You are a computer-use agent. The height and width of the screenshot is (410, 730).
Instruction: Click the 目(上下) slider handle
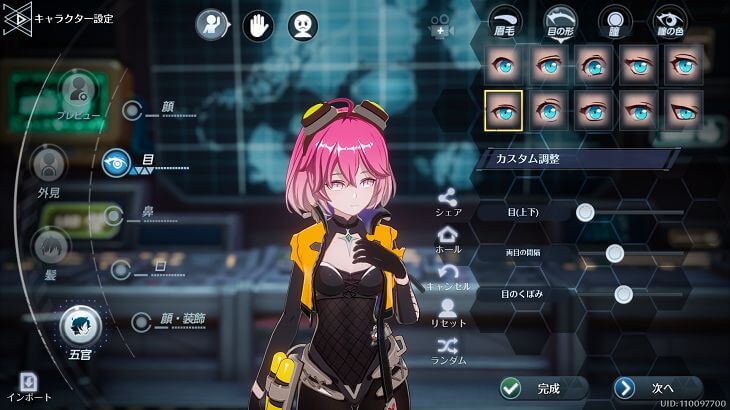[585, 211]
